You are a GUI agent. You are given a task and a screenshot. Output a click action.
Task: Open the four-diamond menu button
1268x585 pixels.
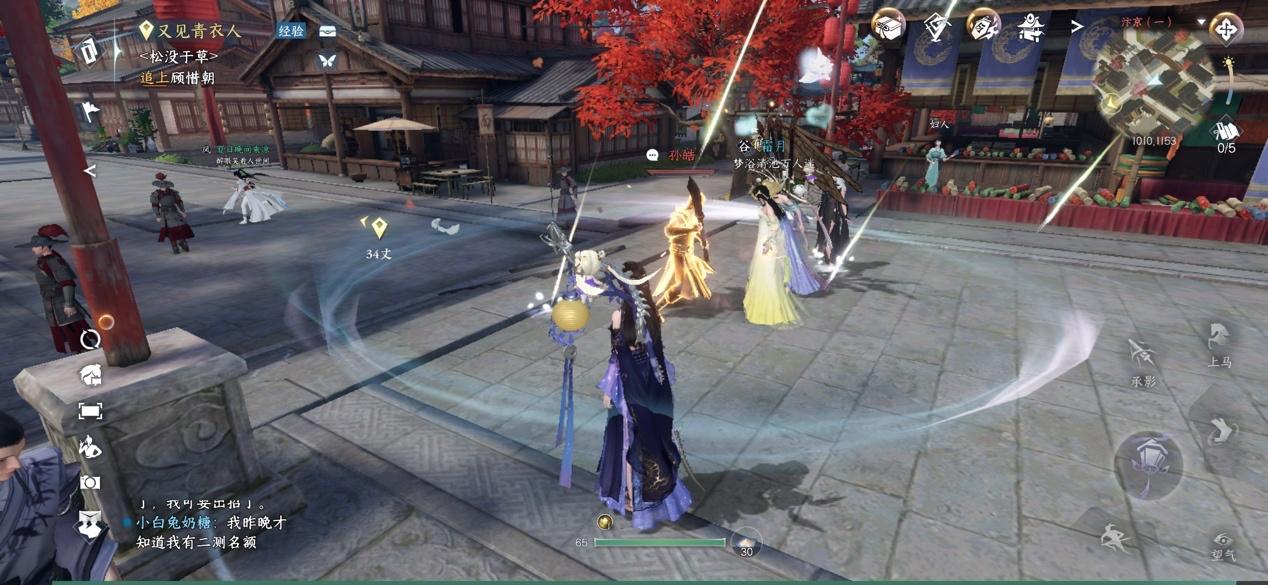pos(1226,27)
